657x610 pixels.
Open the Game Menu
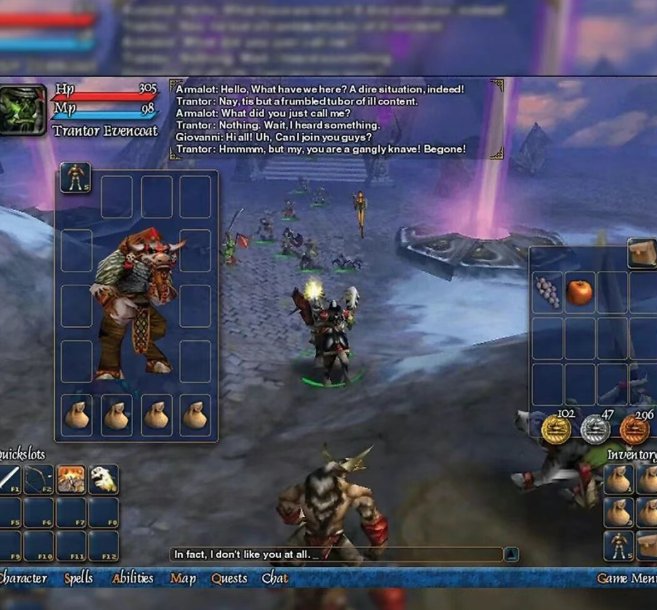(626, 578)
